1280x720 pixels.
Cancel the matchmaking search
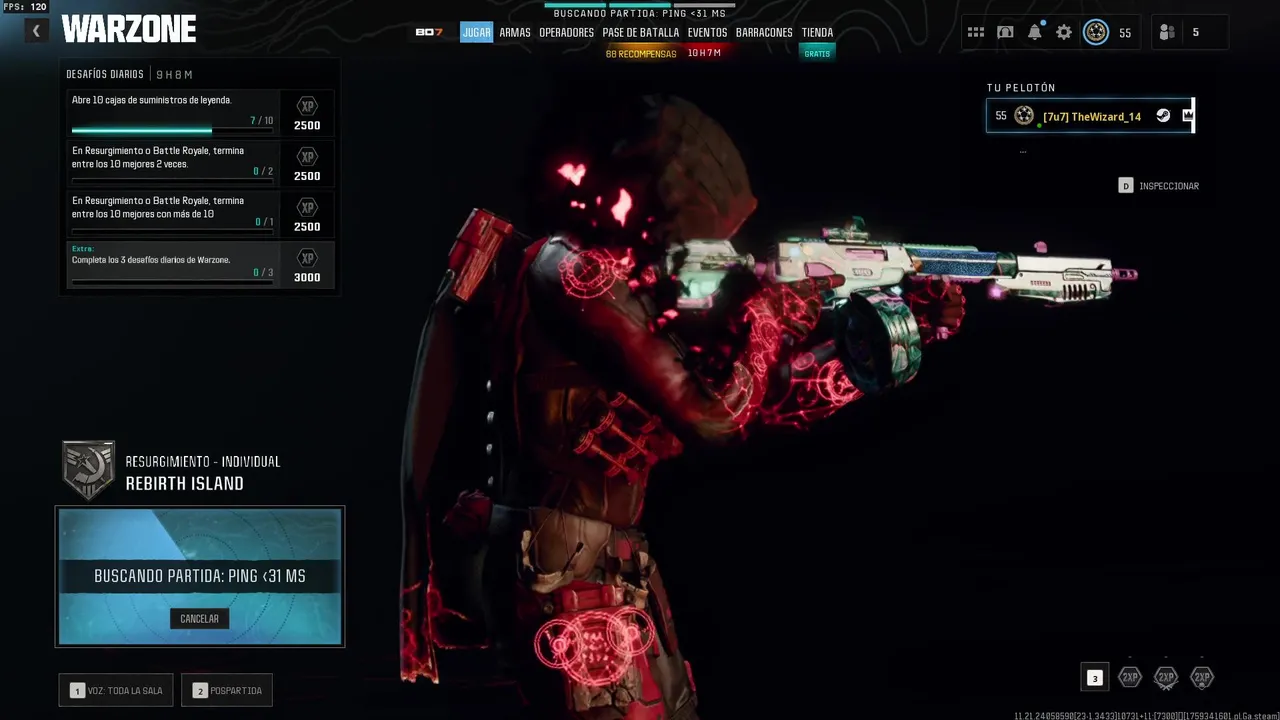pyautogui.click(x=199, y=619)
